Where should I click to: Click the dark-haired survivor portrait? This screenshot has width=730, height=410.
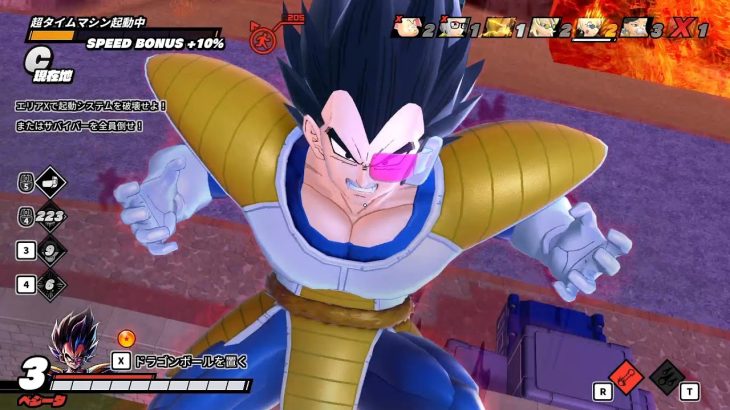(x=632, y=28)
